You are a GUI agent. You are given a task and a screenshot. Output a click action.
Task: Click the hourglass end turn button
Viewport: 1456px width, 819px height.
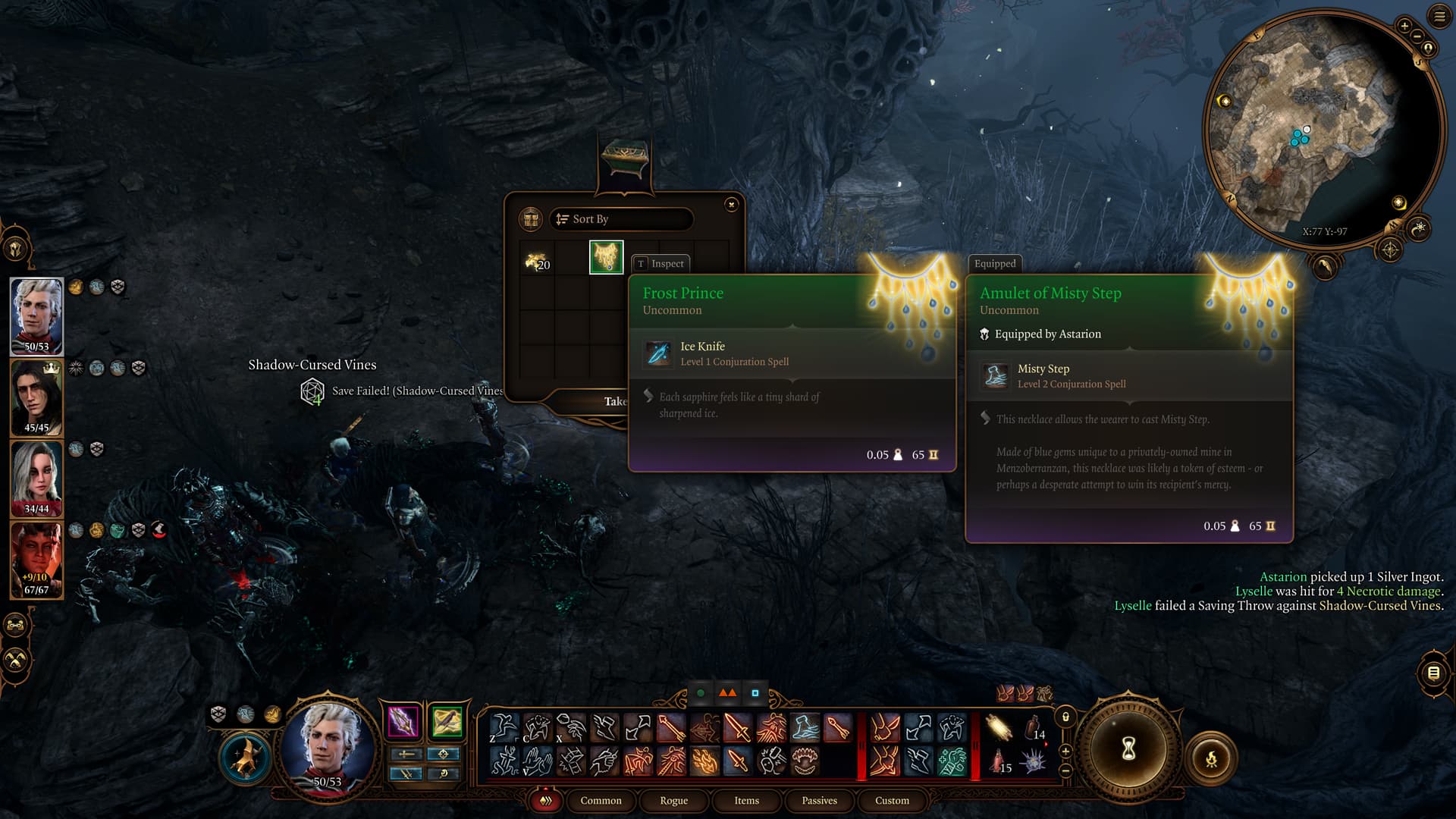point(1128,748)
